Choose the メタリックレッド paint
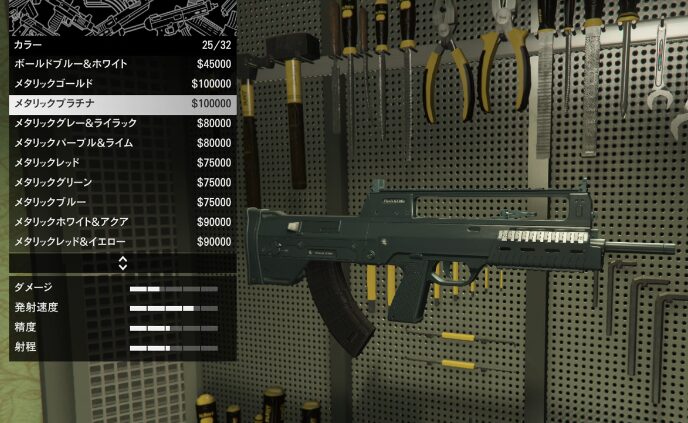The image size is (688, 423). point(120,163)
